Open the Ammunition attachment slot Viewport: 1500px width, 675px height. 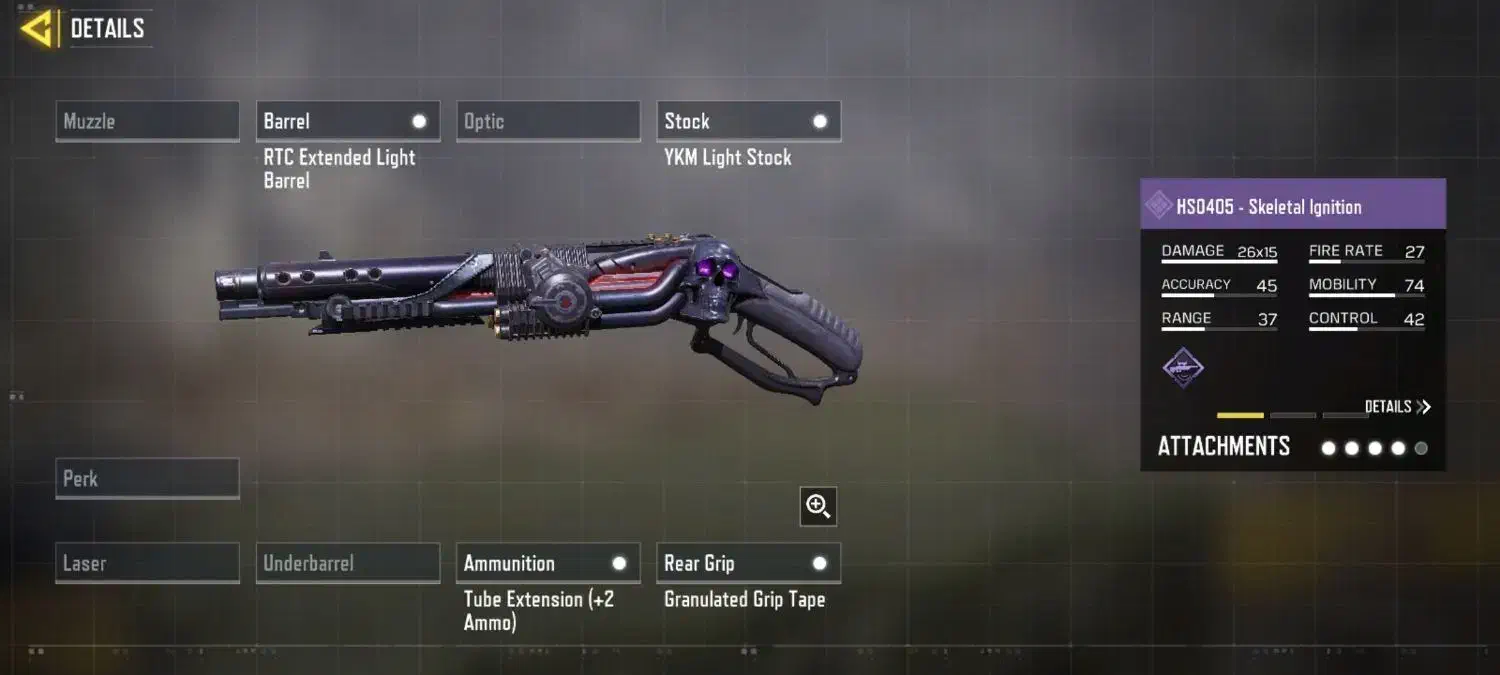coord(548,563)
